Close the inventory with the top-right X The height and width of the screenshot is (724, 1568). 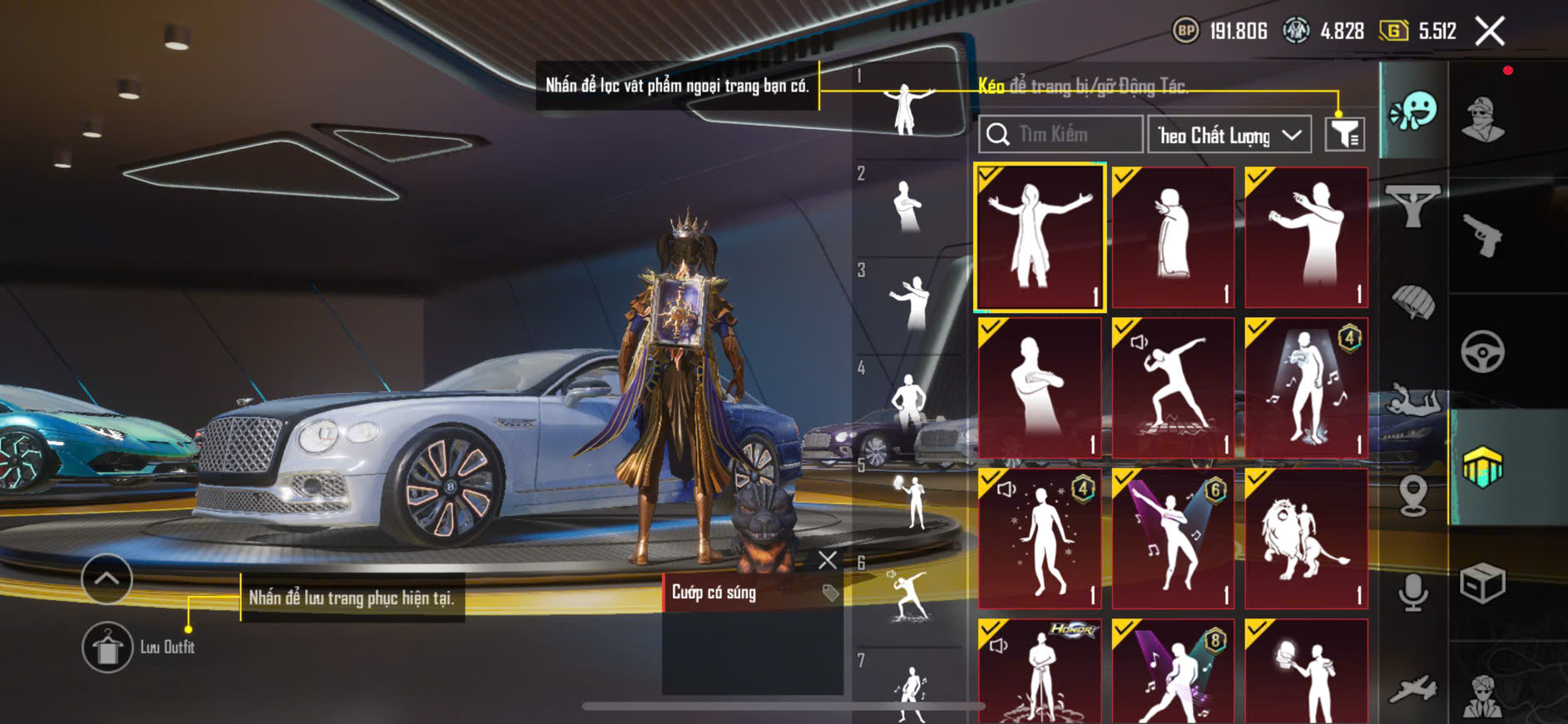tap(1490, 32)
